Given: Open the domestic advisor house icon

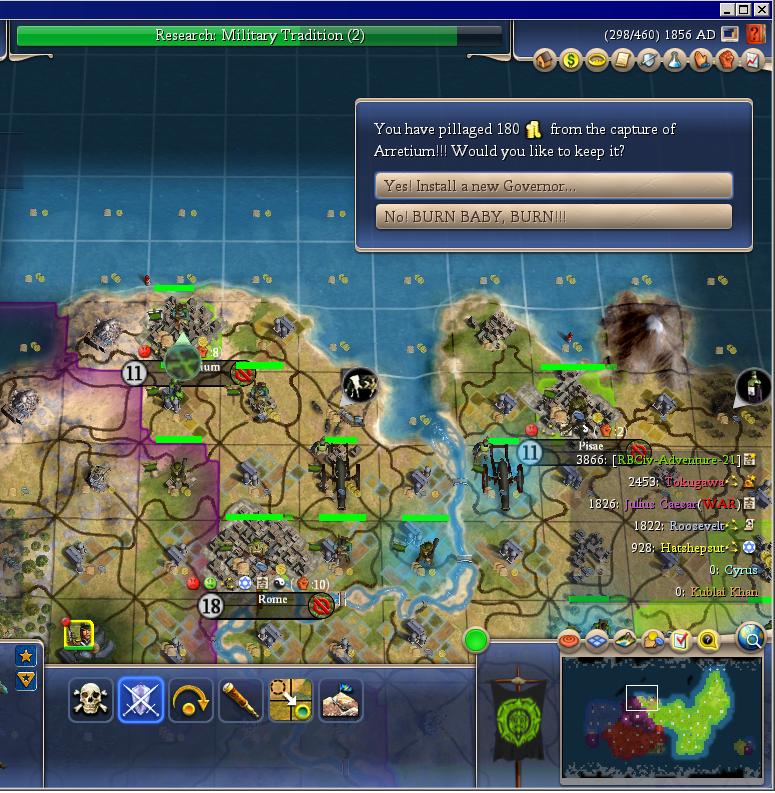Looking at the screenshot, I should click(545, 61).
